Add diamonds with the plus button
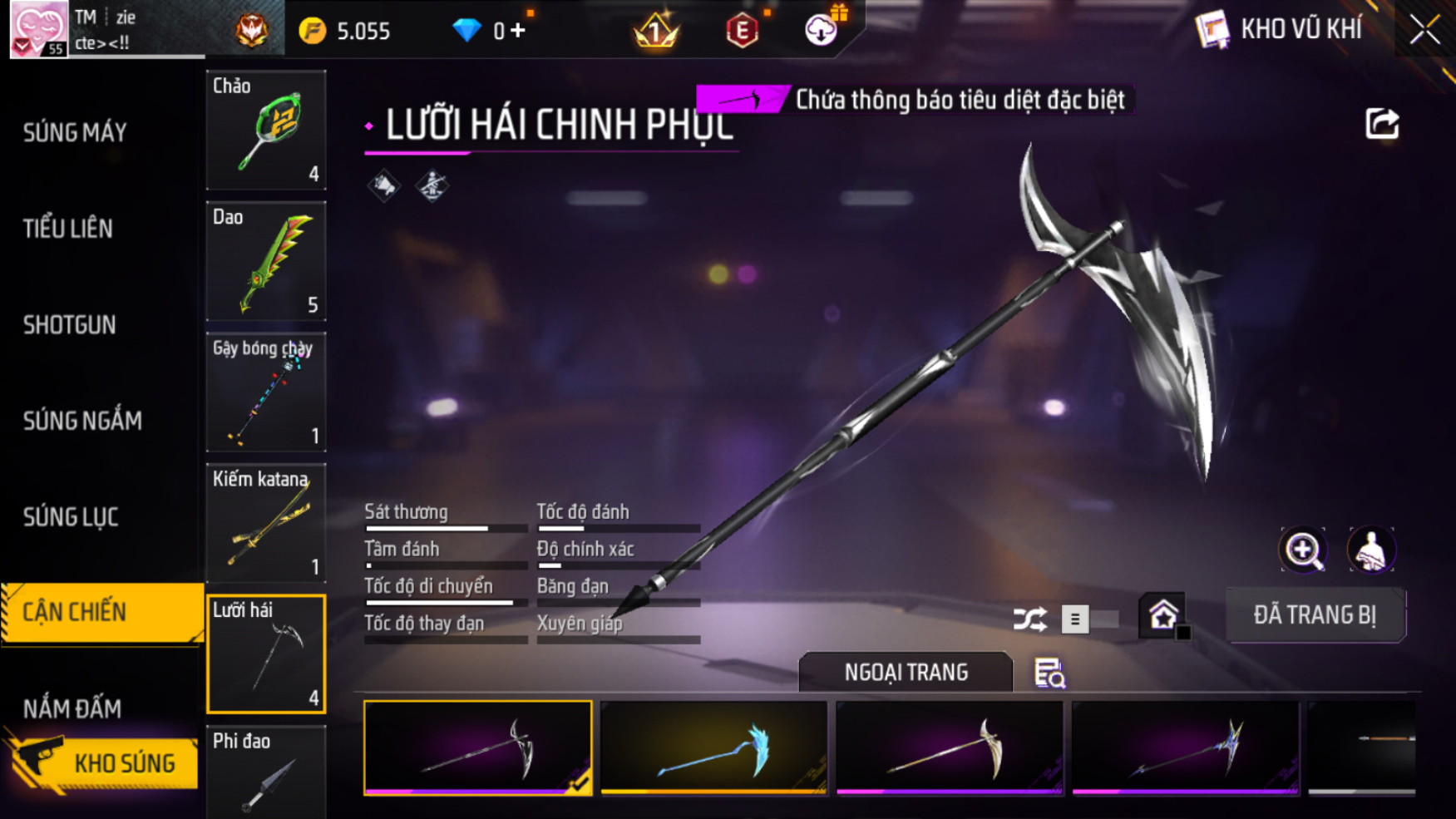 point(519,31)
